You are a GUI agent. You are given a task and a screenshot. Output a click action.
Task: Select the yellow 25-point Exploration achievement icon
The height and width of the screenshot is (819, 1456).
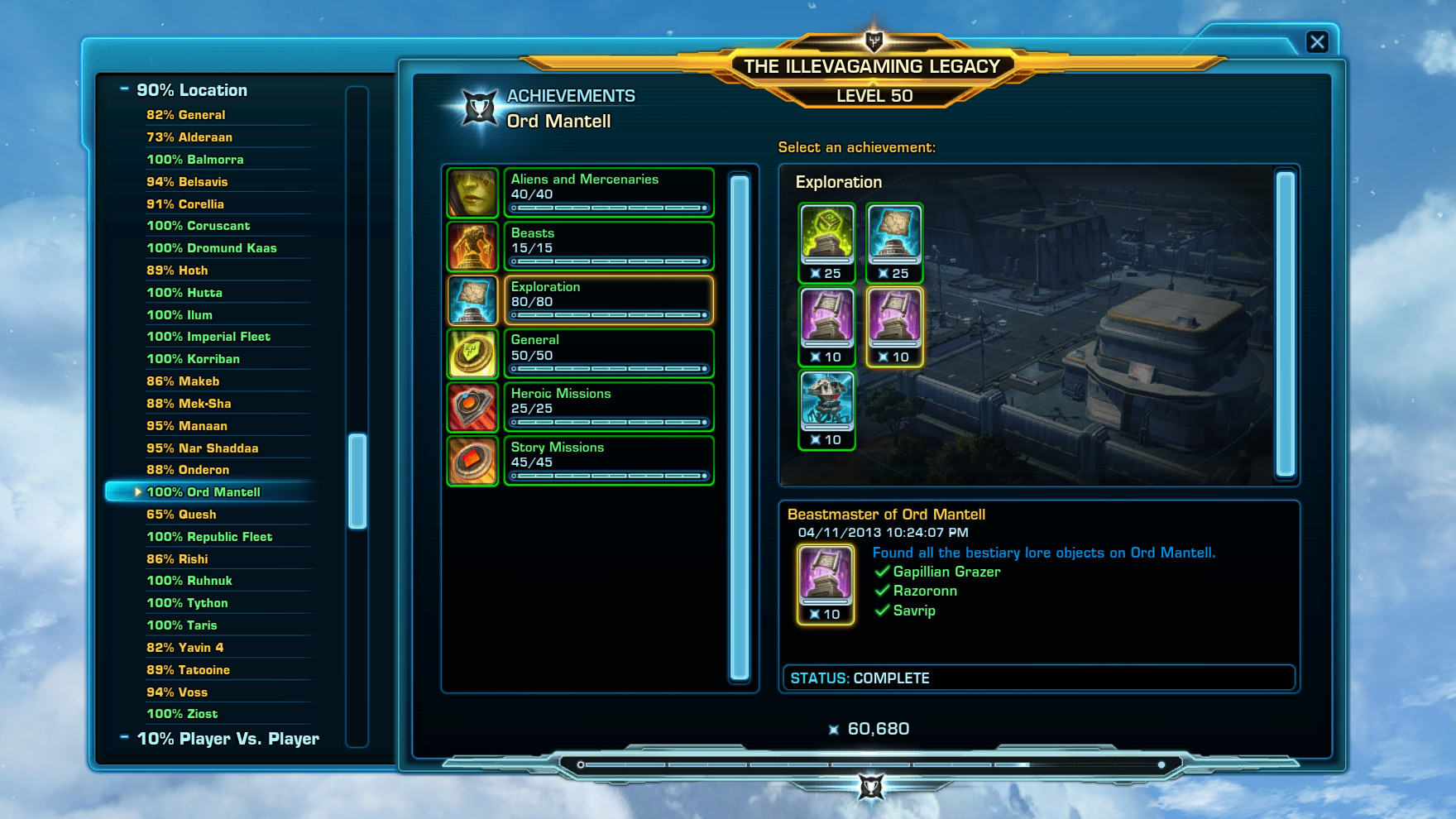click(826, 239)
